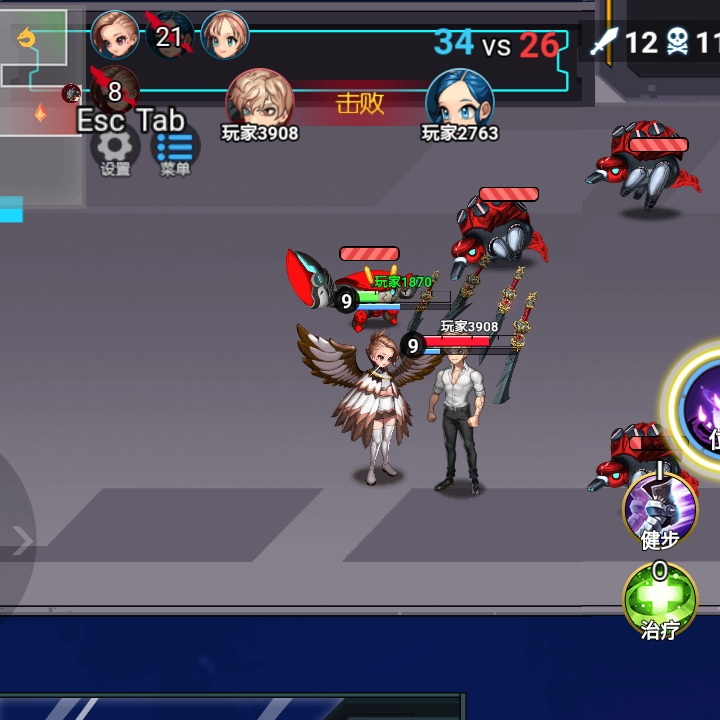
Task: Click the brown-haired girl teammate portrait
Action: click(115, 36)
